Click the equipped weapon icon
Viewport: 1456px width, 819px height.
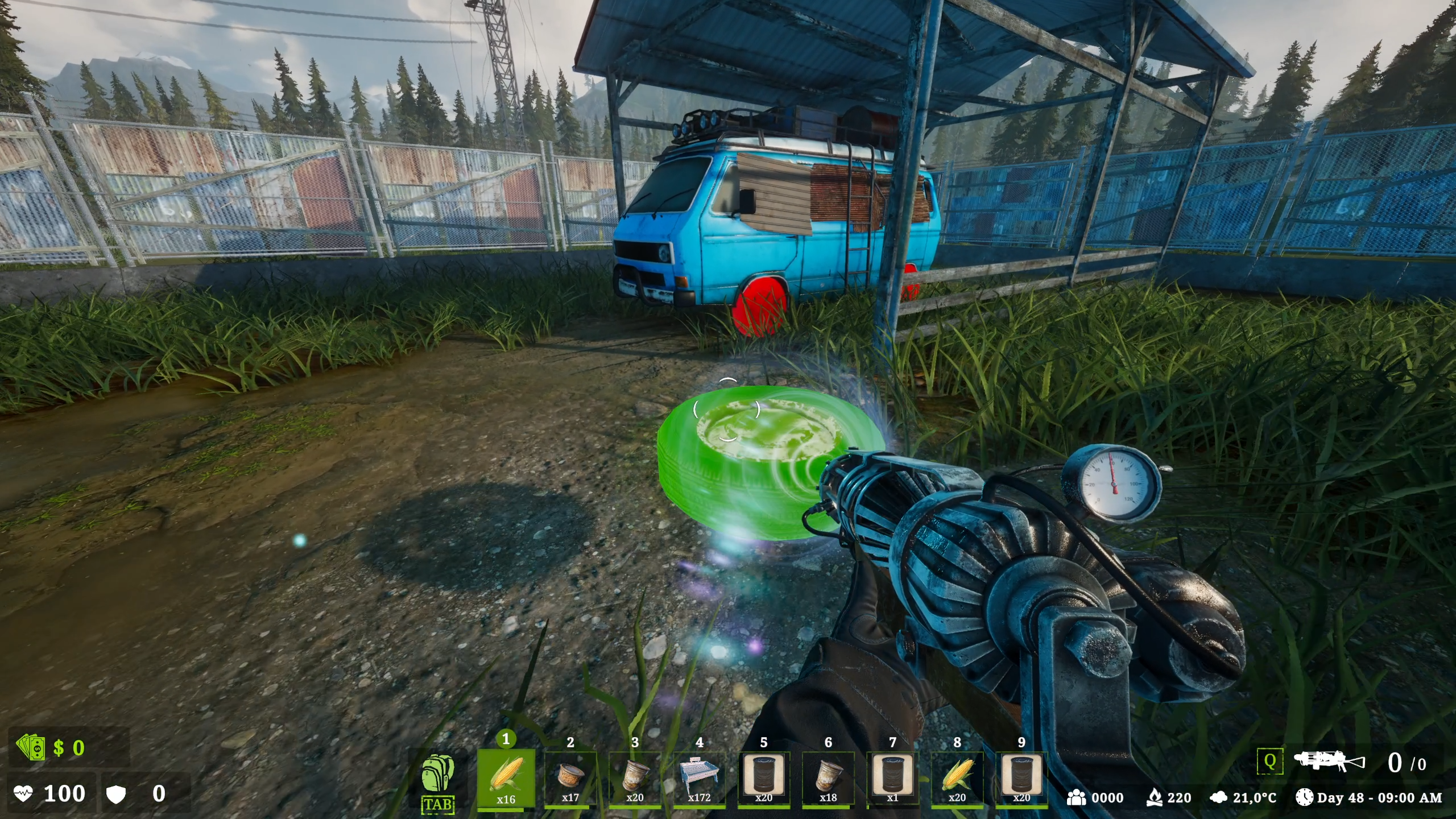pyautogui.click(x=1329, y=762)
